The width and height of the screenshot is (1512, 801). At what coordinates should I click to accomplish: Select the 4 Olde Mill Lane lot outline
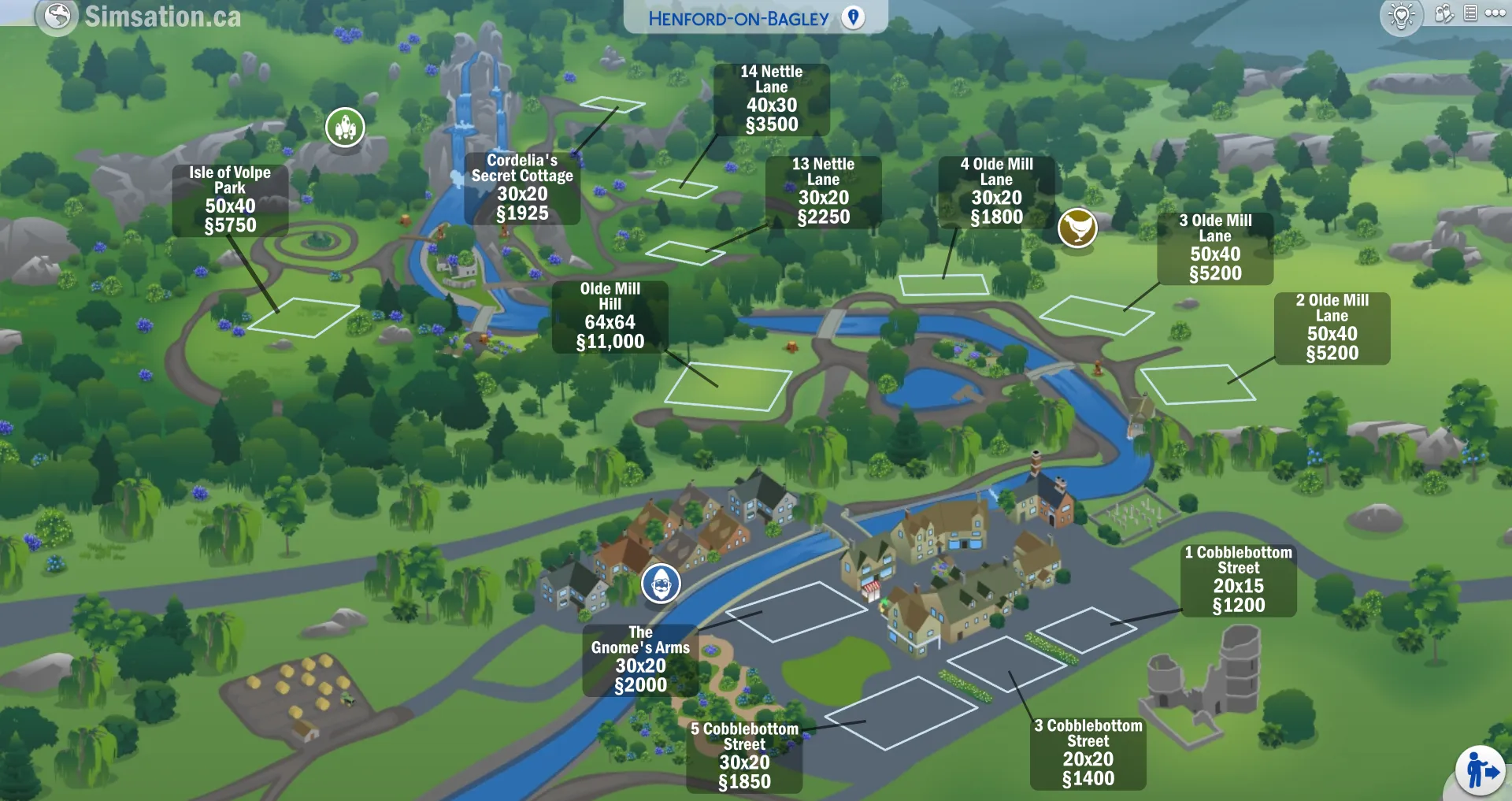(x=943, y=284)
